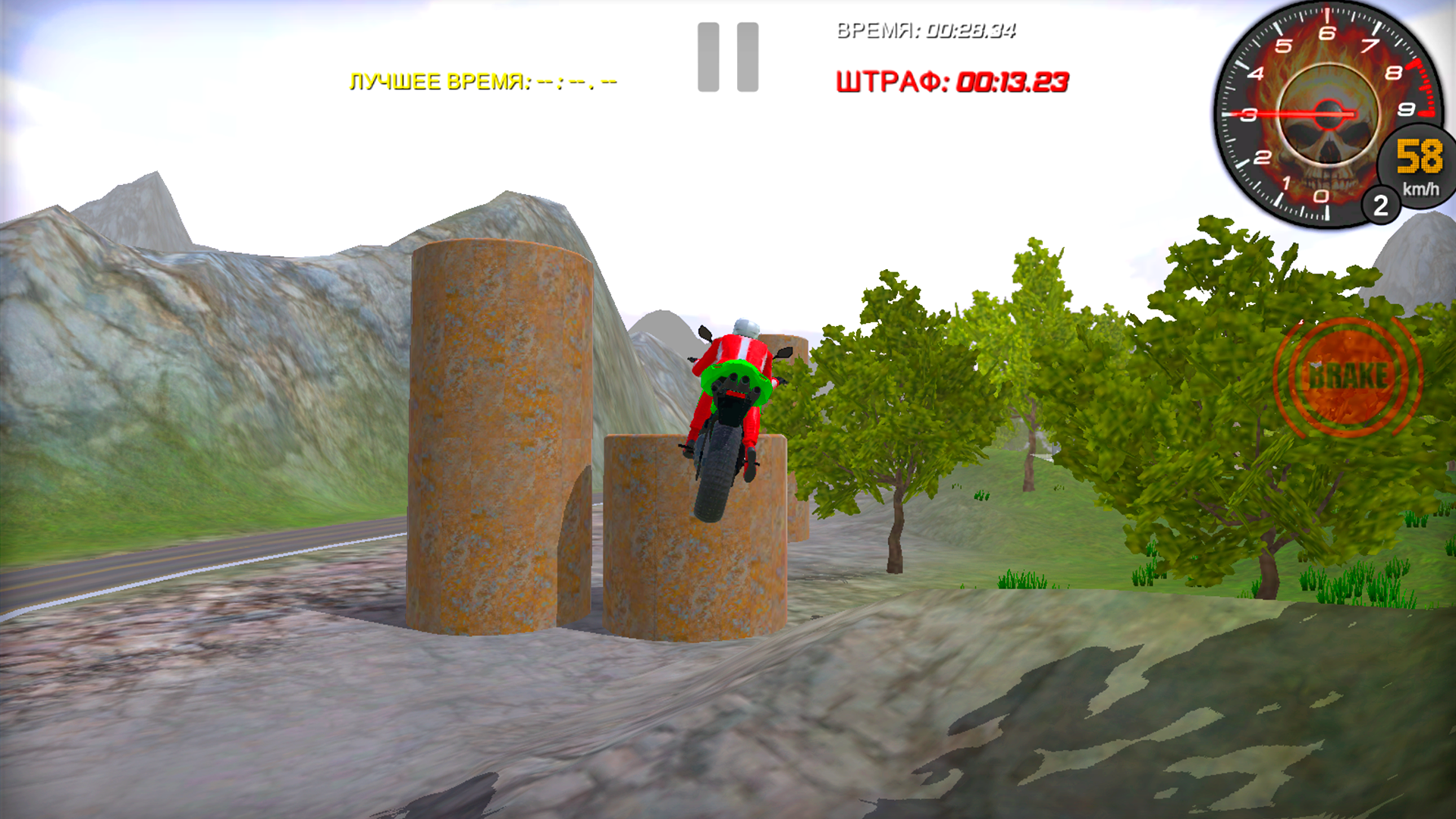Viewport: 1456px width, 819px height.
Task: Click the tachometer gauge
Action: 1327,114
